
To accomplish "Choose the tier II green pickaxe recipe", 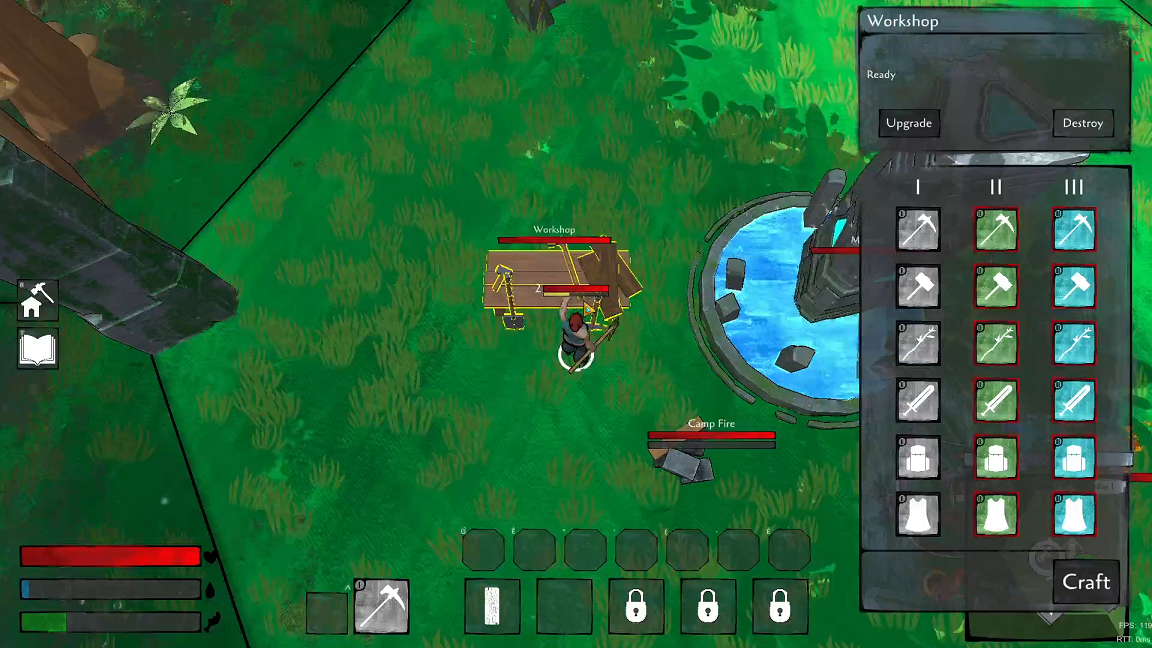I will pyautogui.click(x=996, y=229).
